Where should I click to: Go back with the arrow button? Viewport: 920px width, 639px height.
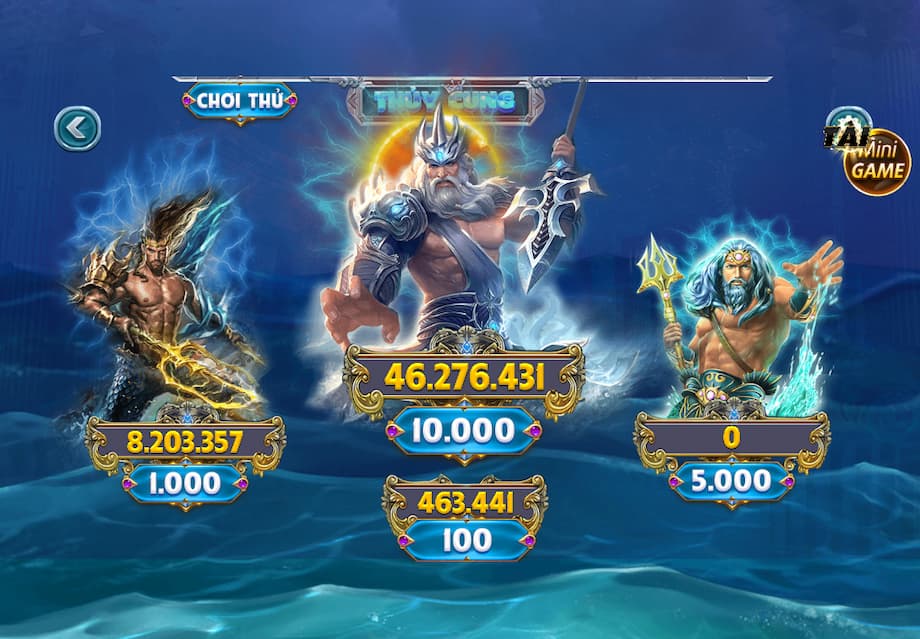click(x=77, y=128)
